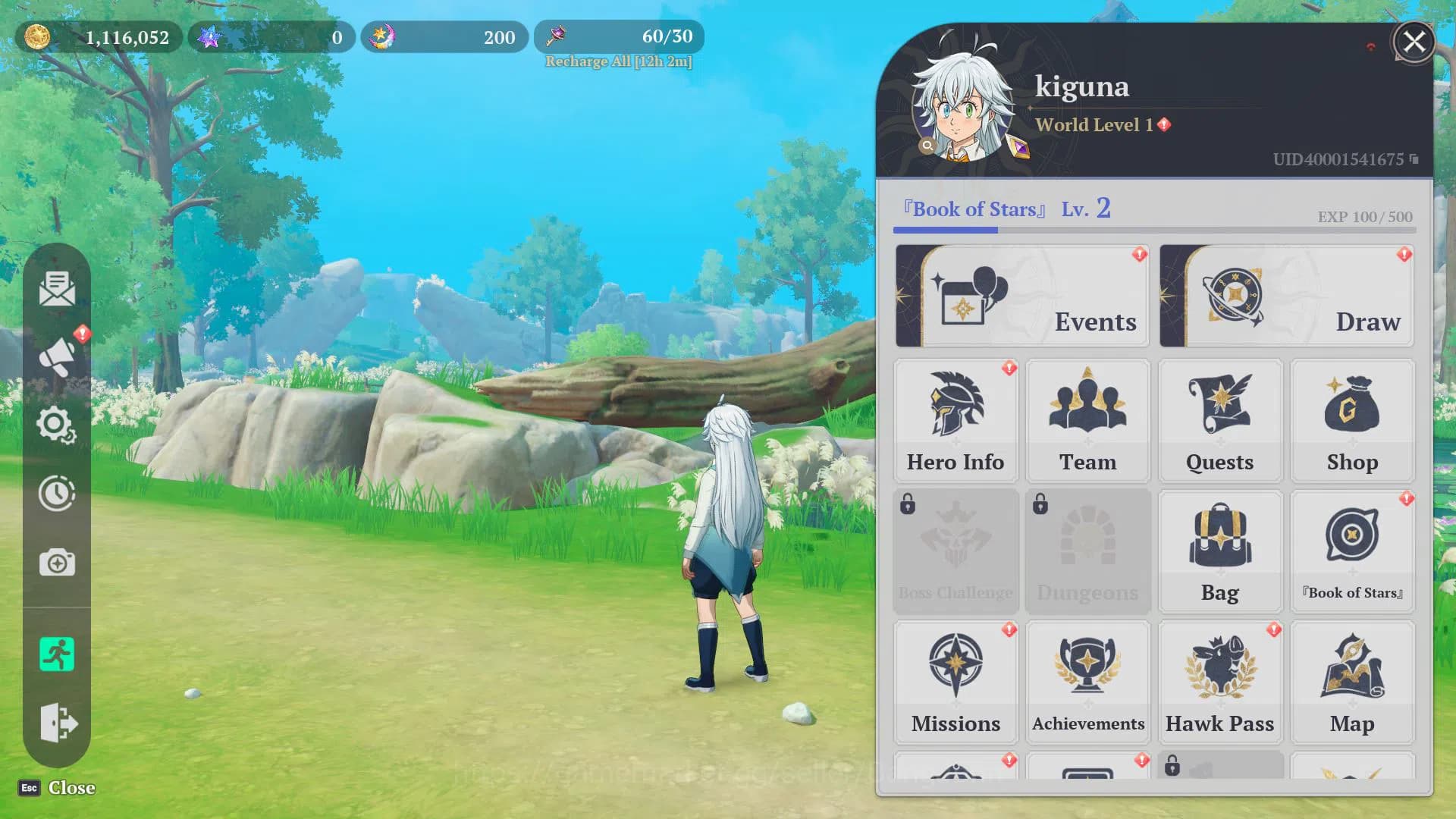Open the camera photo mode
This screenshot has width=1456, height=819.
point(57,563)
